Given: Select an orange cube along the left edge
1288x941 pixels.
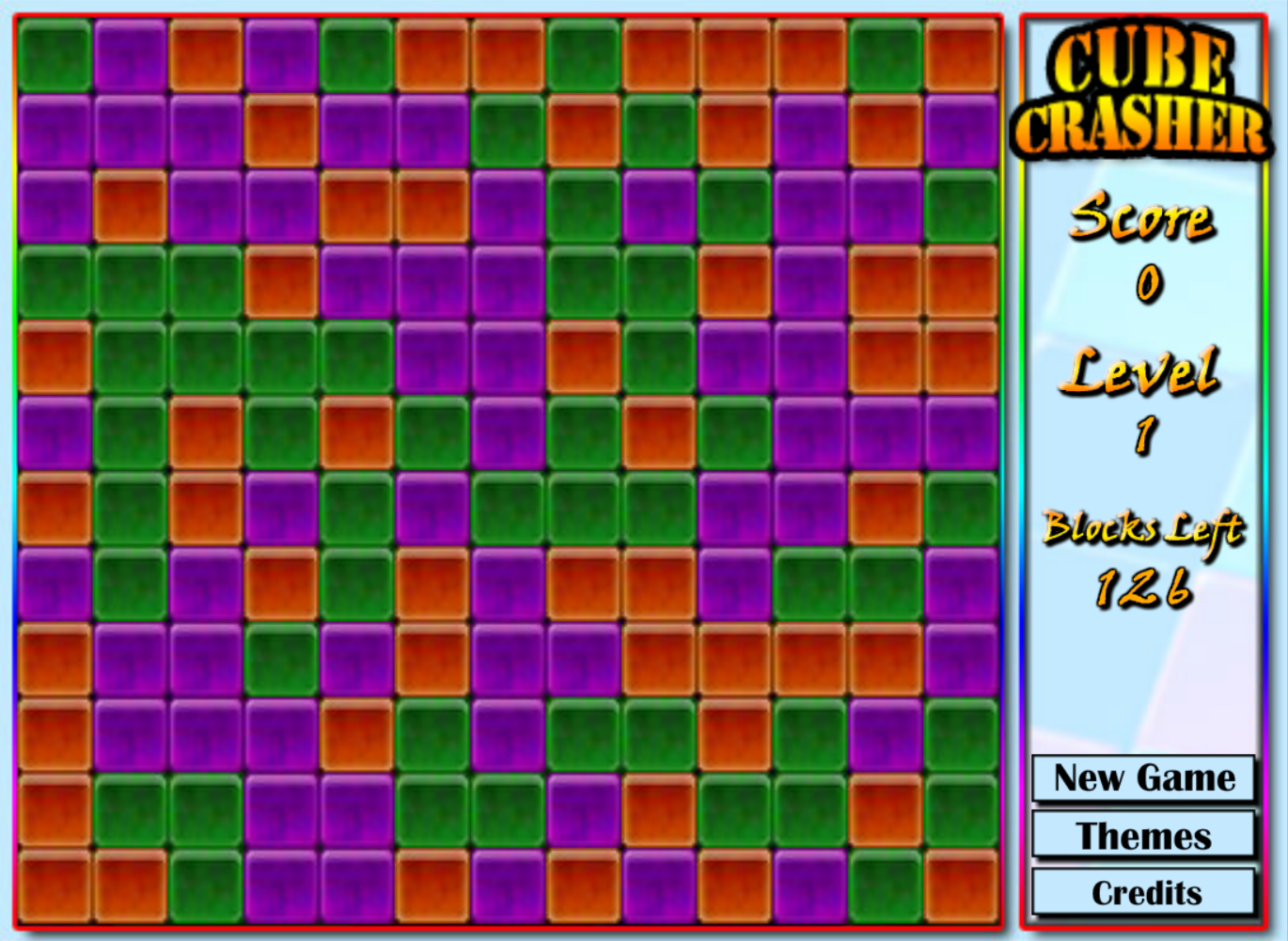Looking at the screenshot, I should click(55, 357).
